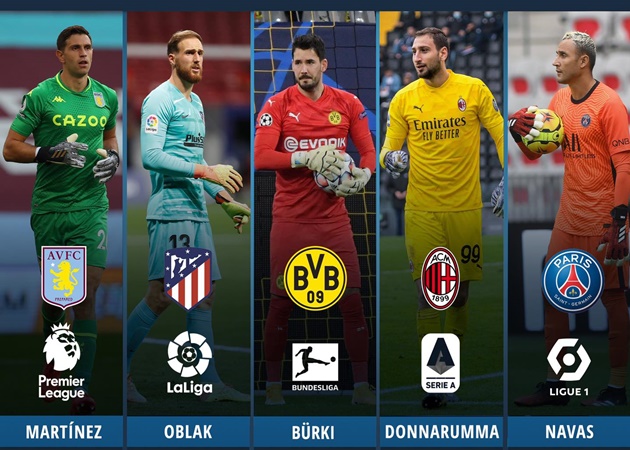Viewport: 630px width, 450px height.
Task: Choose the Navas name label
Action: [568, 431]
